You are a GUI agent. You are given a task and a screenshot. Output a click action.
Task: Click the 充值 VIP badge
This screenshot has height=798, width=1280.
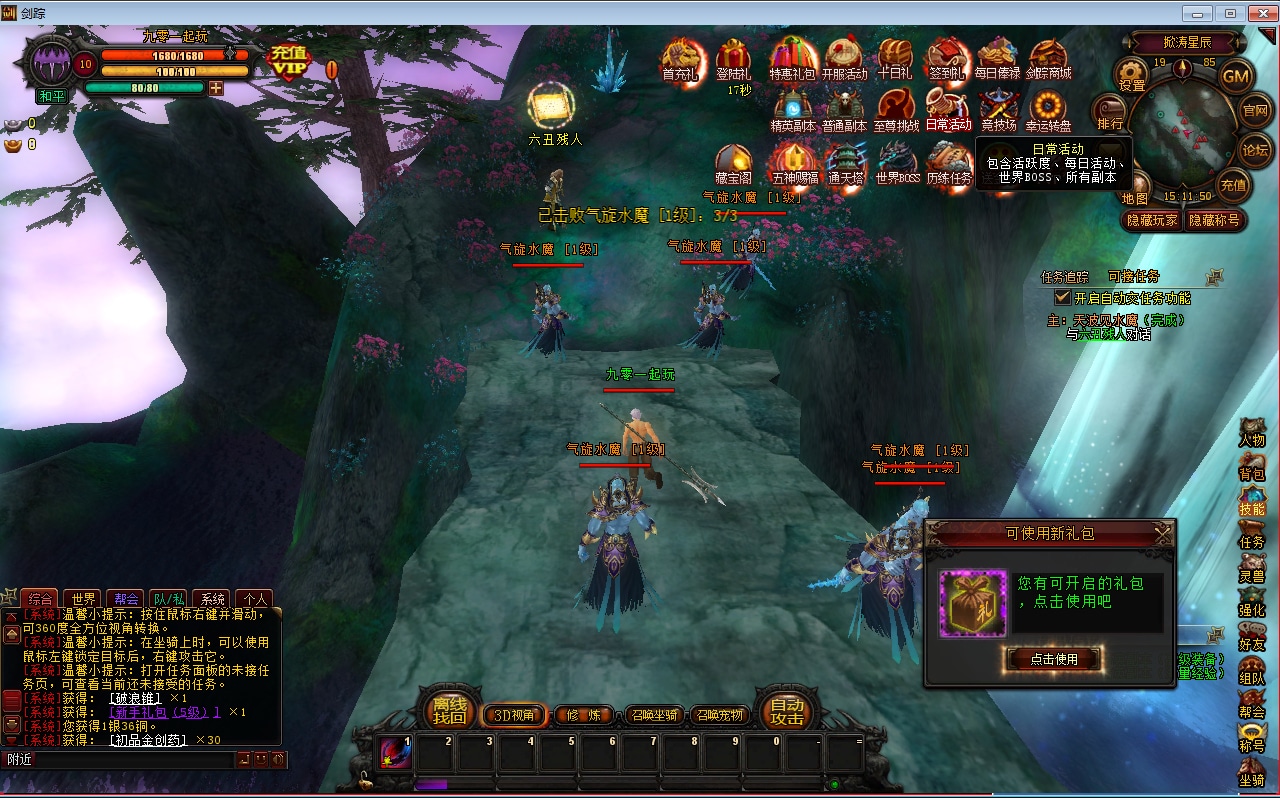tap(290, 62)
